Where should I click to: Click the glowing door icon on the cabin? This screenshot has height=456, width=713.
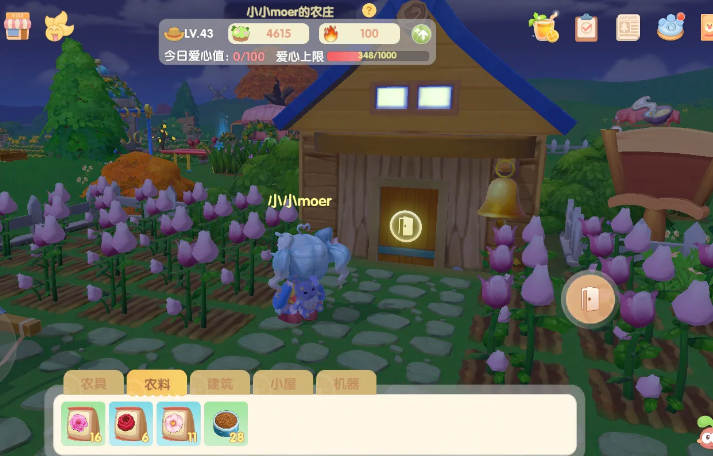[405, 225]
